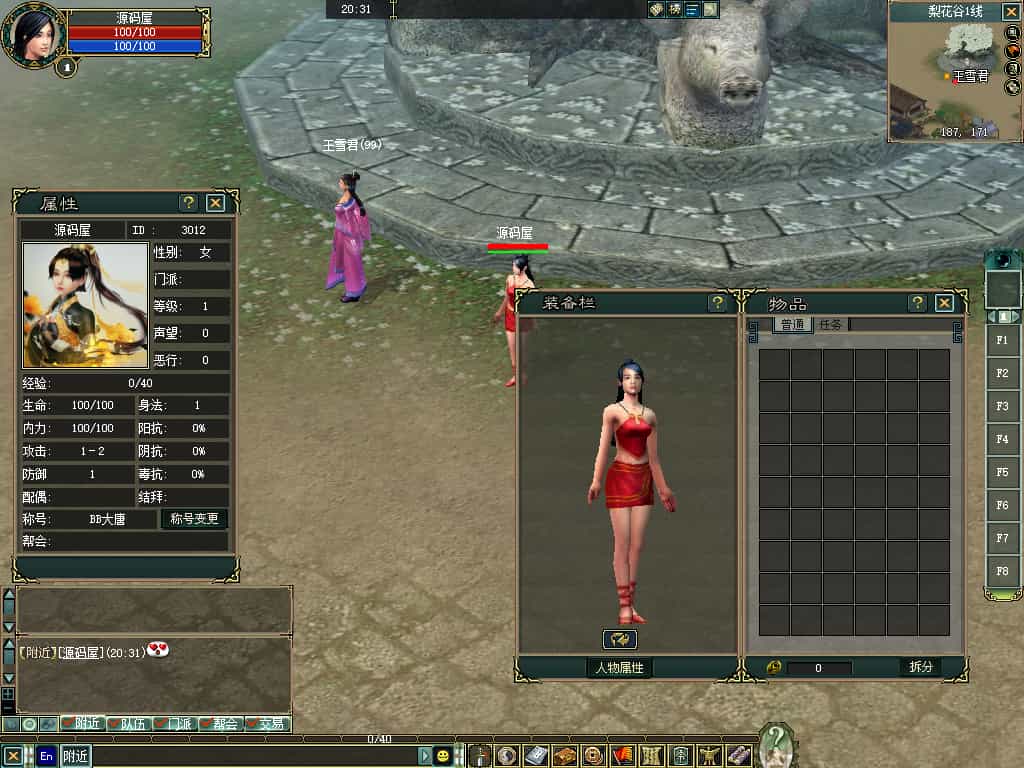1024x768 pixels.
Task: Open help for the 装备栏 equipment panel
Action: (717, 303)
